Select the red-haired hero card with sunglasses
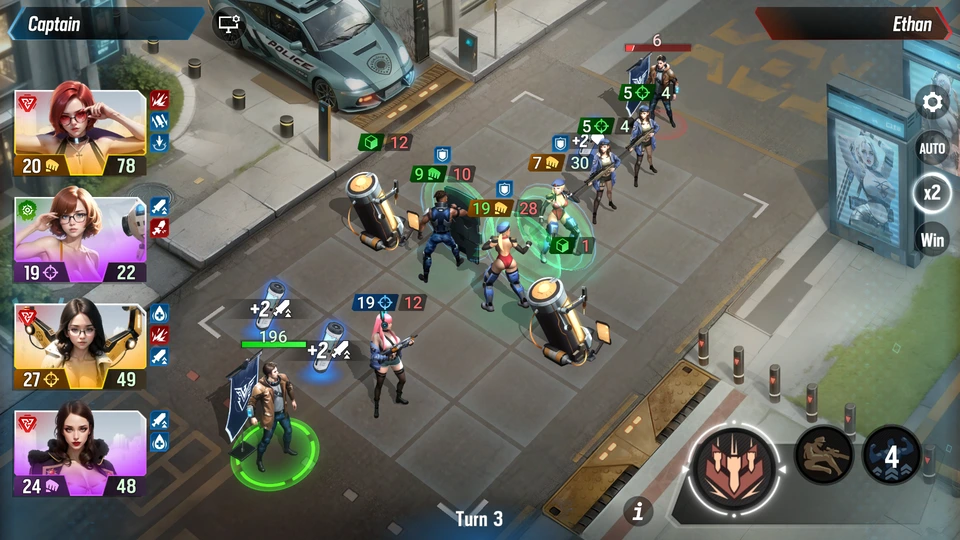Viewport: 960px width, 540px height. 81,134
